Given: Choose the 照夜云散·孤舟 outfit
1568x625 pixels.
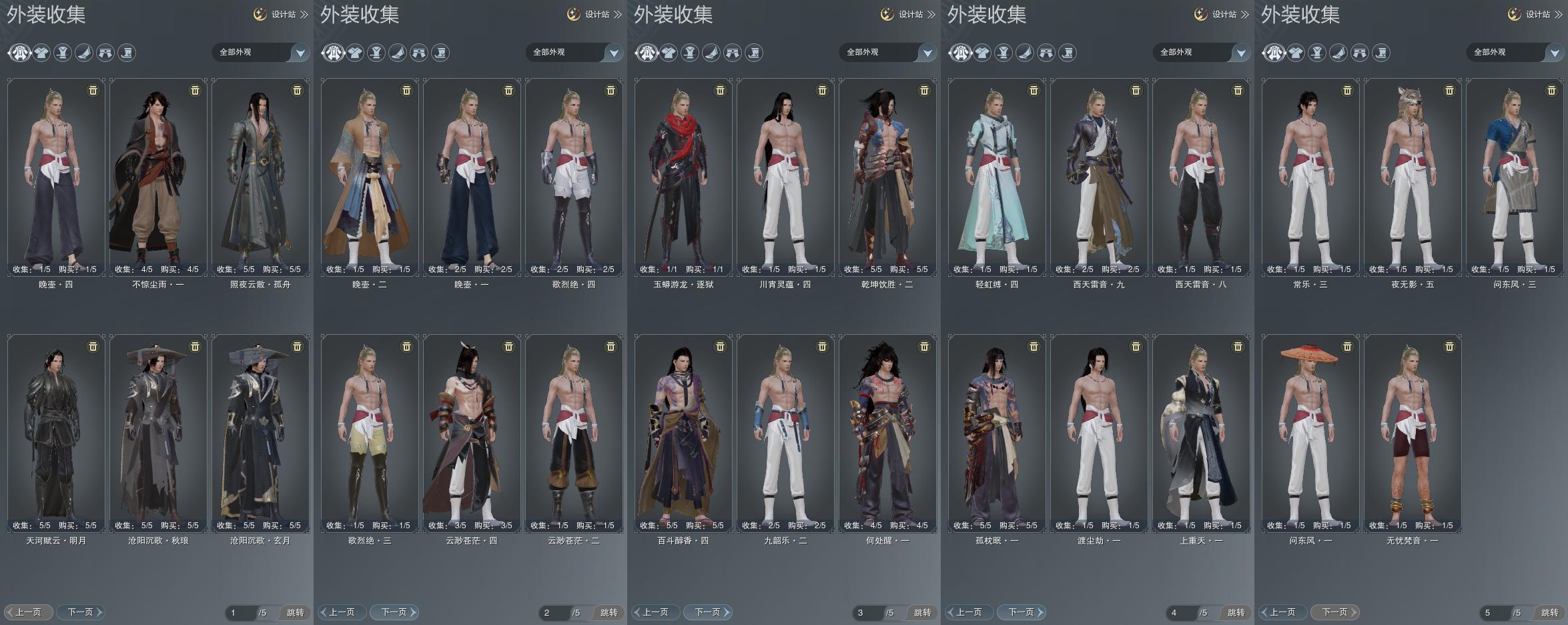Looking at the screenshot, I should 260,177.
